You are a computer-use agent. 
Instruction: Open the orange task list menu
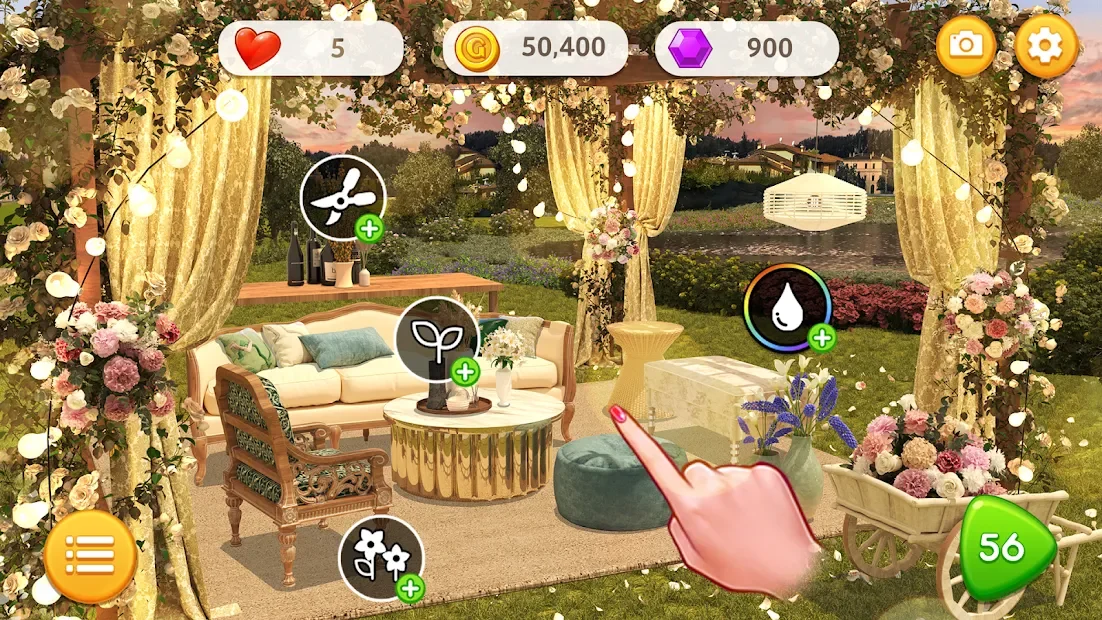coord(91,556)
